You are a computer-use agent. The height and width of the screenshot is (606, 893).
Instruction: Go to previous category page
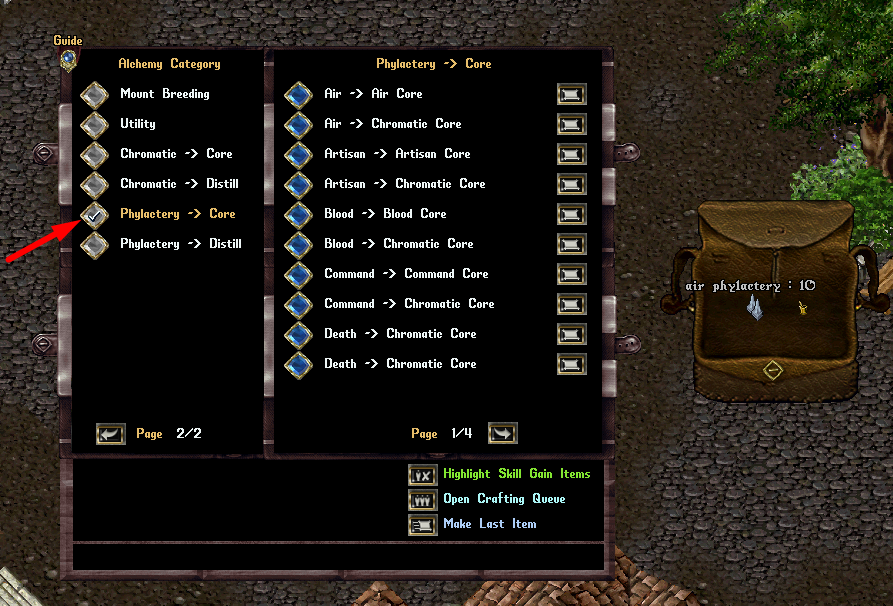[110, 434]
